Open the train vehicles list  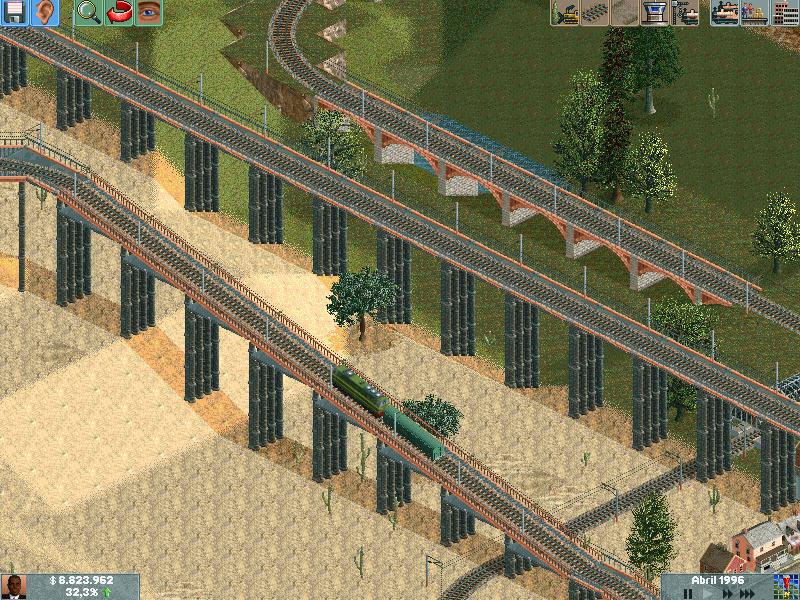point(725,13)
